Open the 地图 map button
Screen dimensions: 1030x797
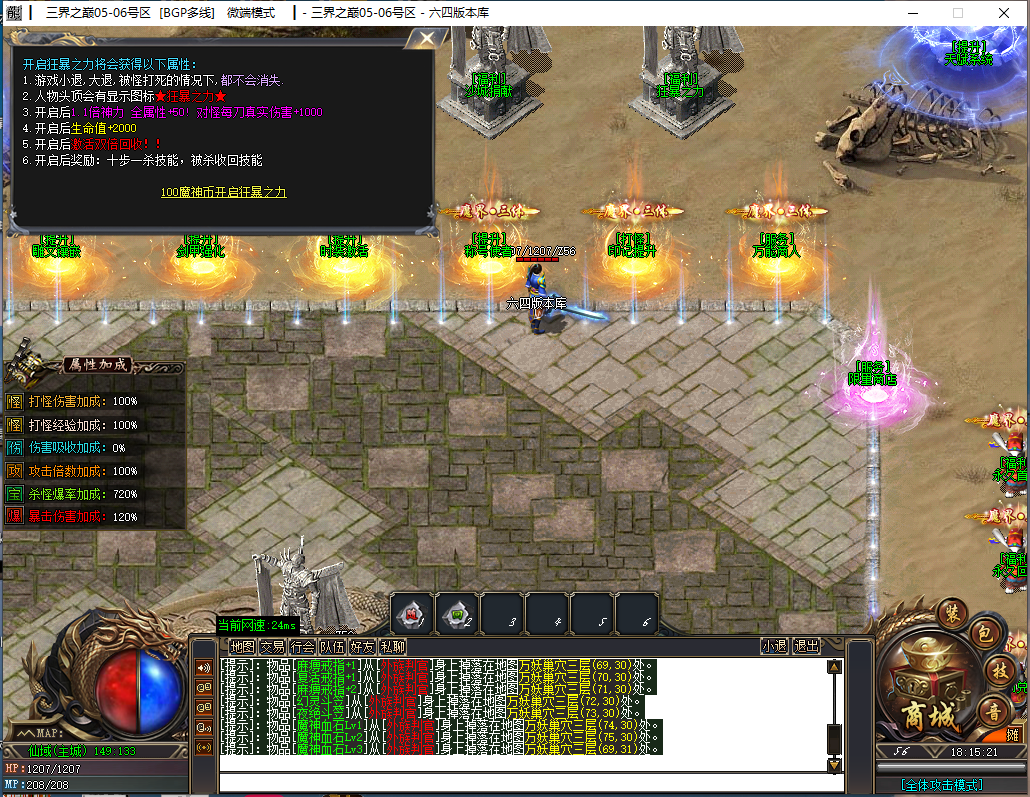pos(242,647)
